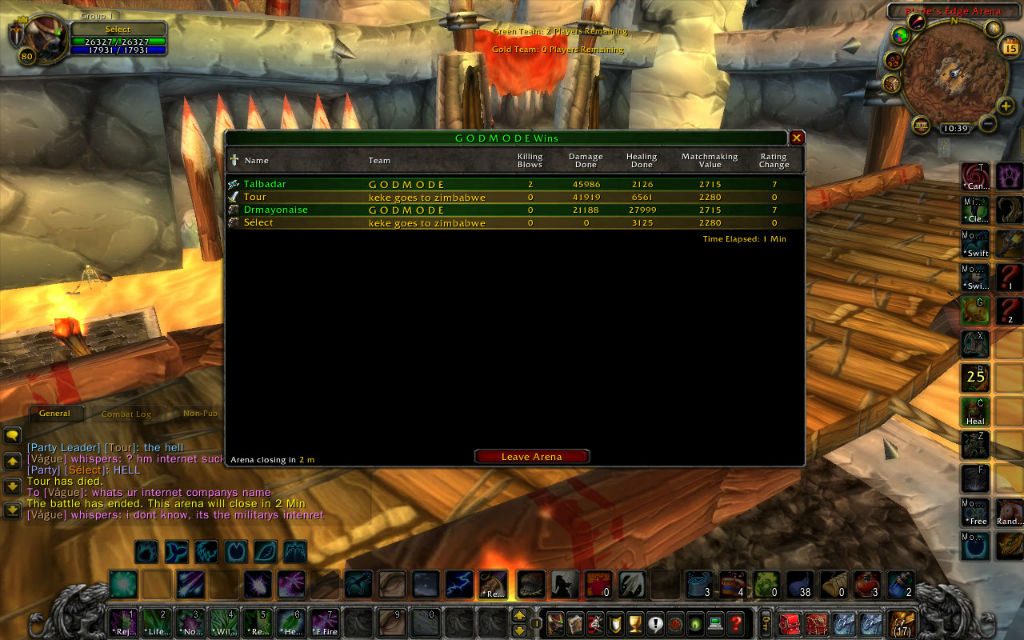This screenshot has height=640, width=1024.
Task: Activate the Heal ability on the side bar
Action: point(975,412)
